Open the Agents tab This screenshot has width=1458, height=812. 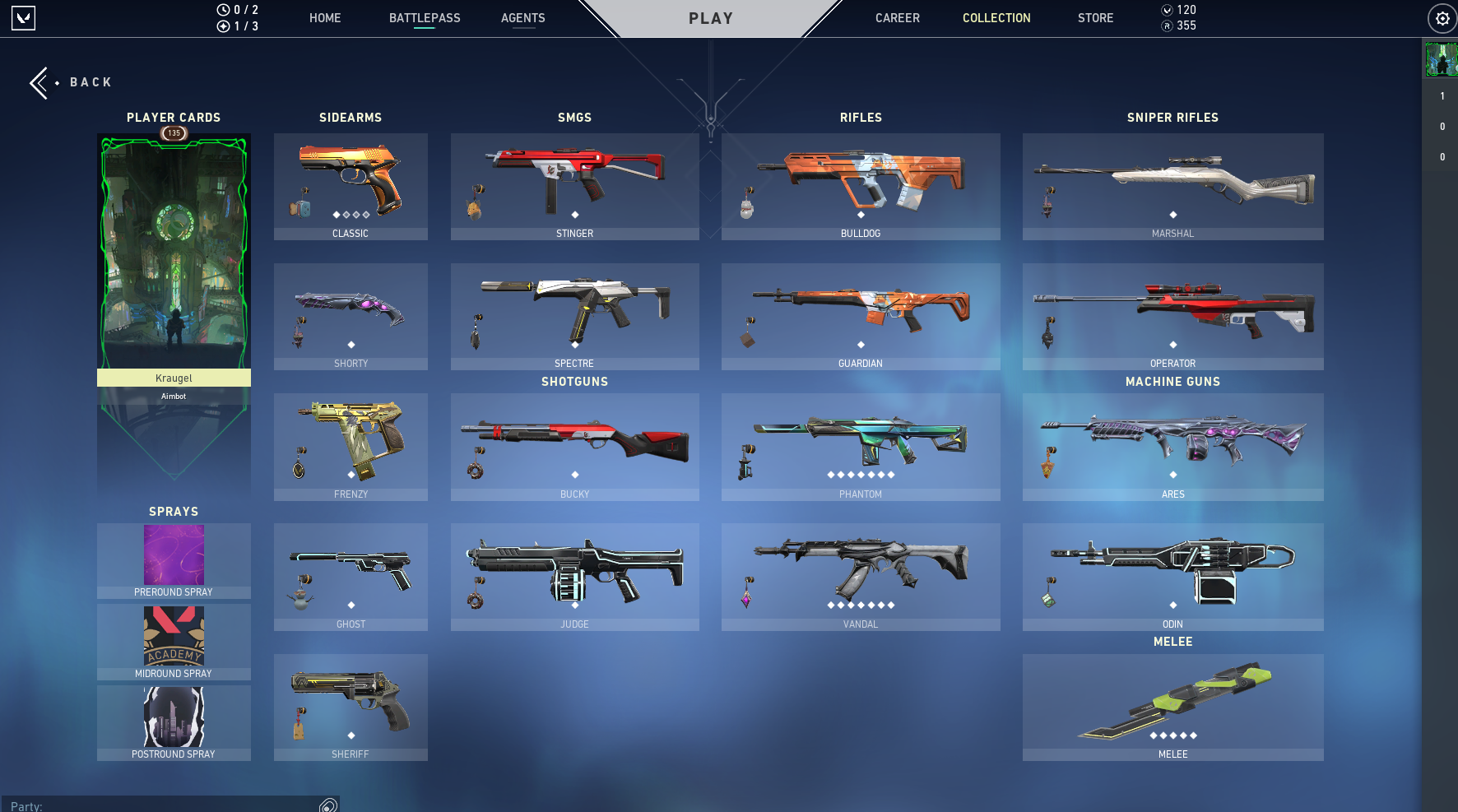pyautogui.click(x=522, y=18)
